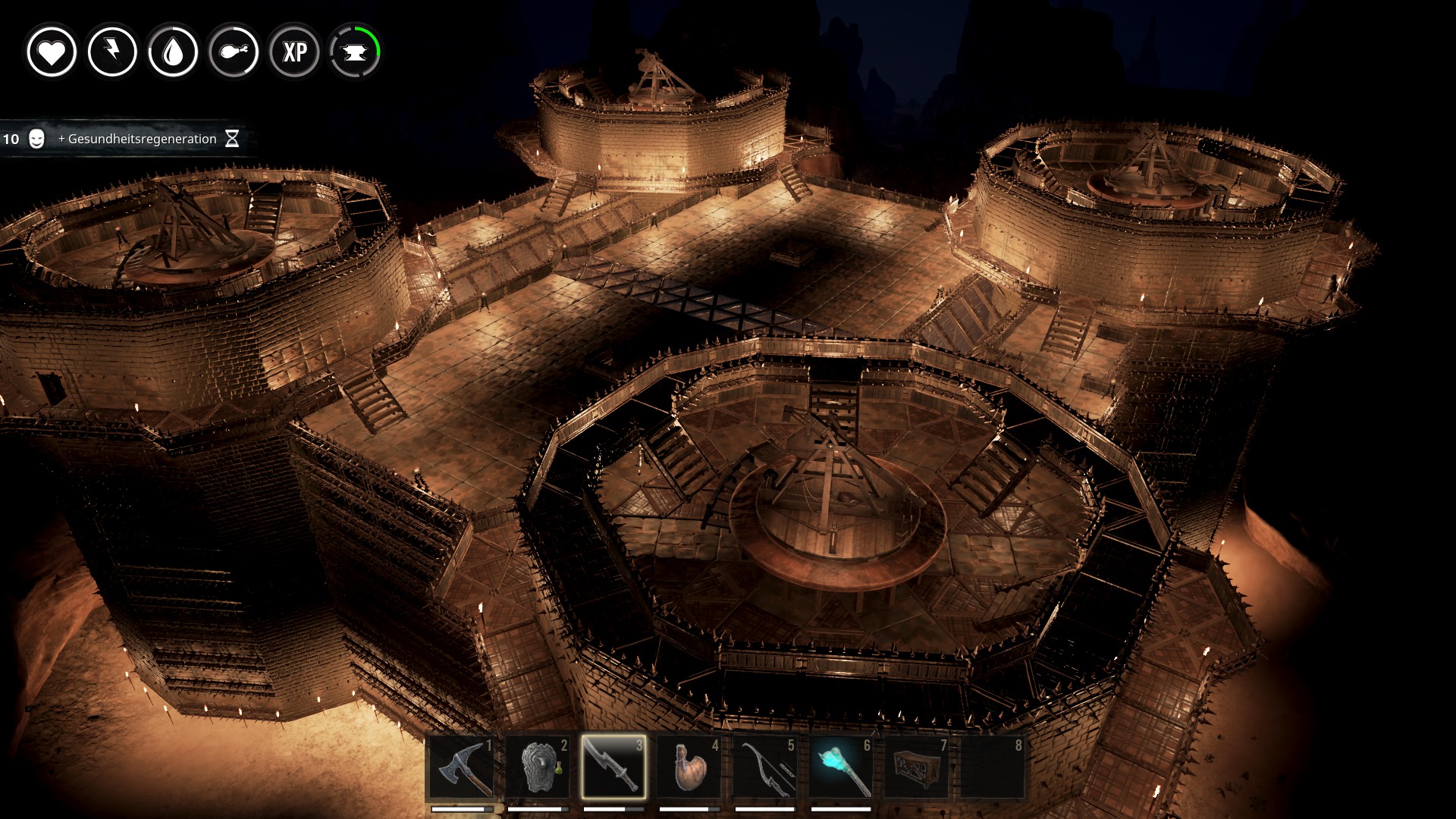
Task: Choose the highlighted curved sword slot
Action: tap(613, 767)
